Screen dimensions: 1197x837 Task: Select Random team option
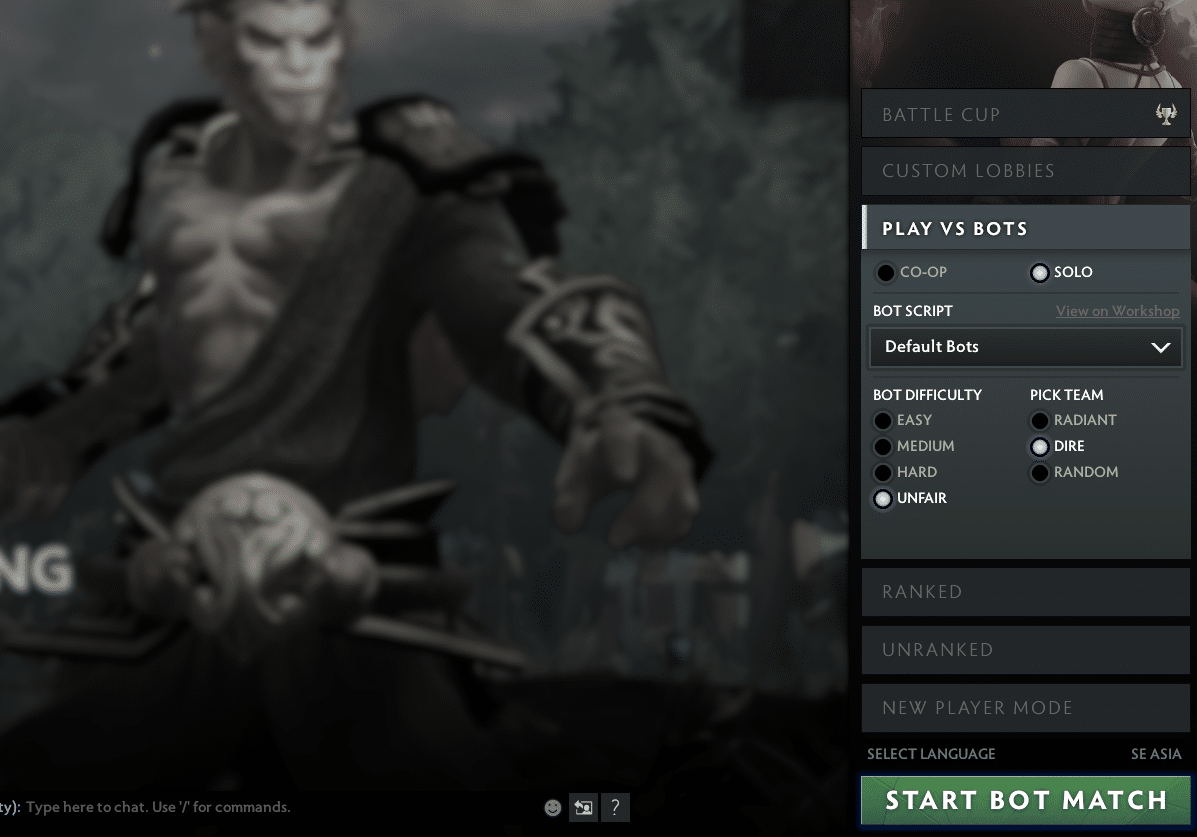pyautogui.click(x=1040, y=473)
